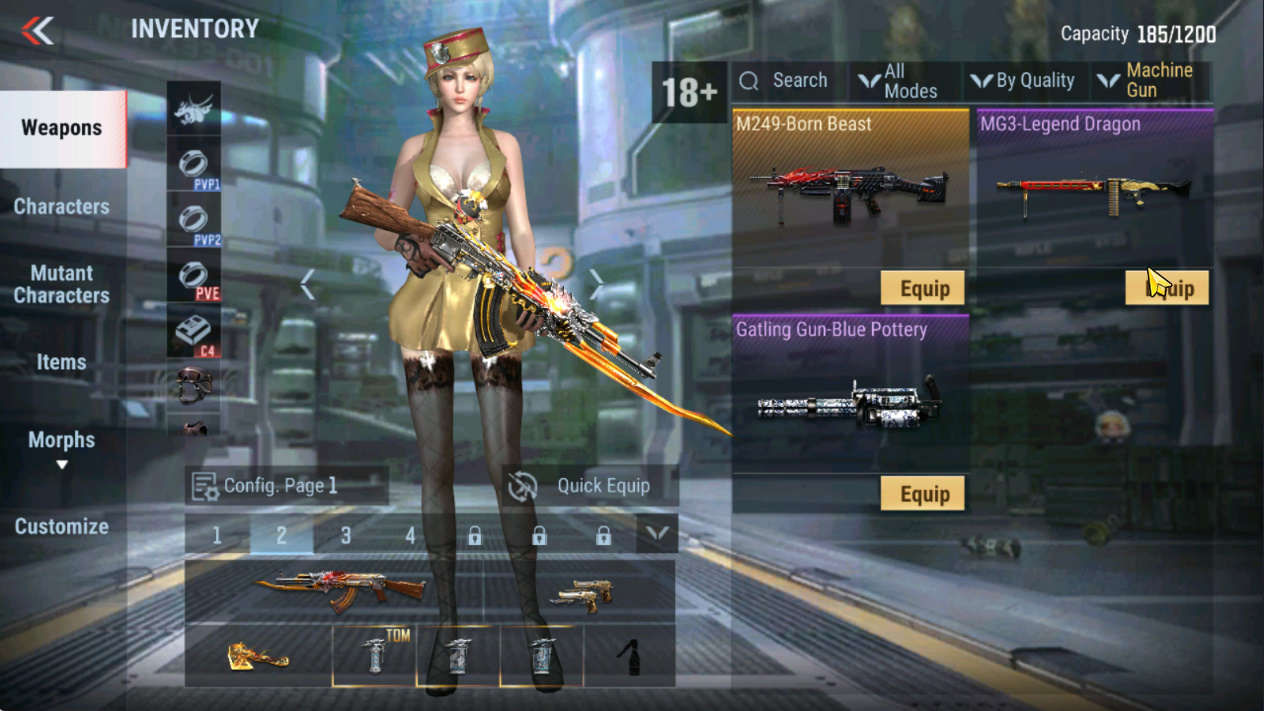Choose the PVE ring slot

point(194,275)
